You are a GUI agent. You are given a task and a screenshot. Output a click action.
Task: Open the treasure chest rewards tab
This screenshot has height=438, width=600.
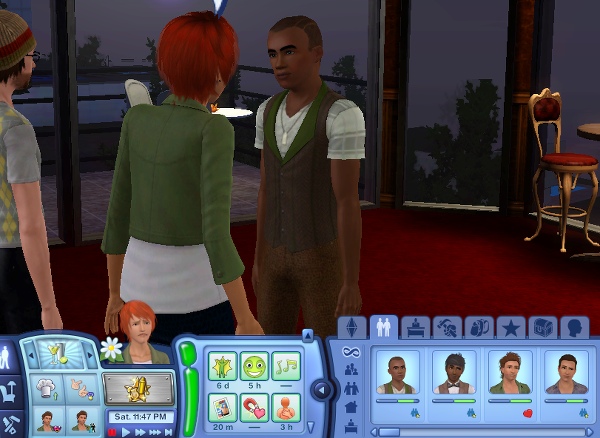pyautogui.click(x=543, y=328)
